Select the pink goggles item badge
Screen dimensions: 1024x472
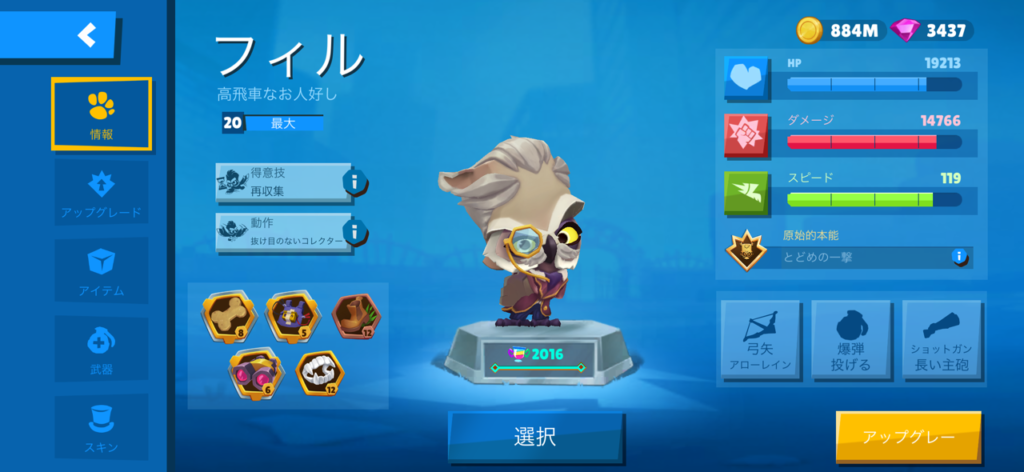click(x=253, y=371)
